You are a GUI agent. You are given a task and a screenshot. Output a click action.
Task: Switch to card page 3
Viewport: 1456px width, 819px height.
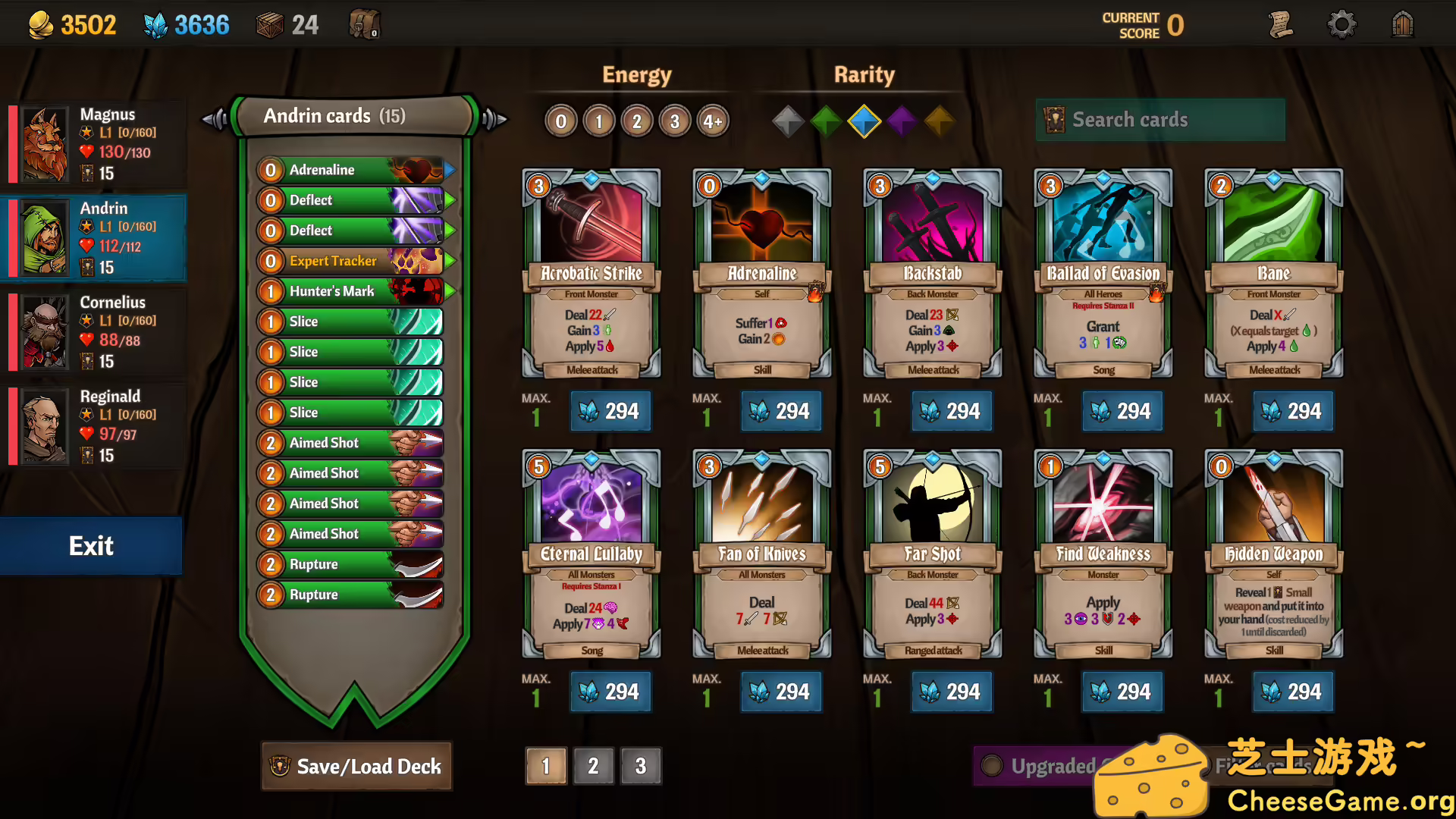coord(641,766)
